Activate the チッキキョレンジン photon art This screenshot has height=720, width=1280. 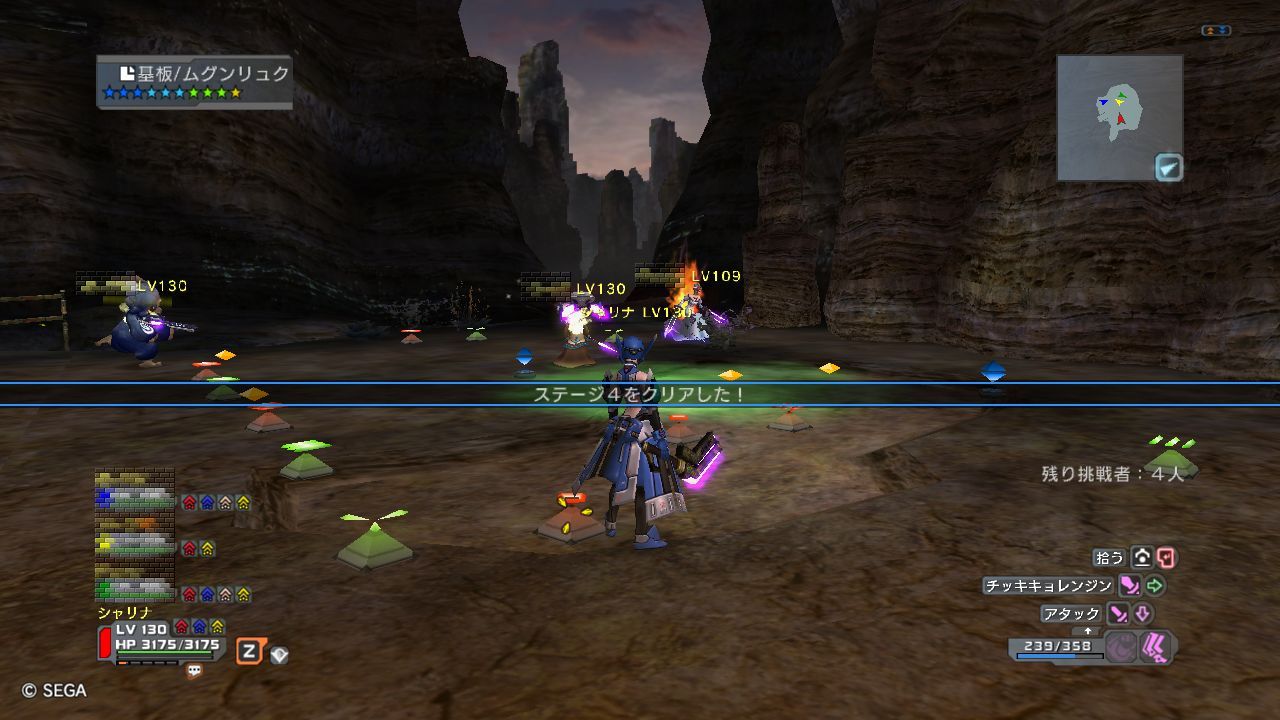pos(1048,586)
